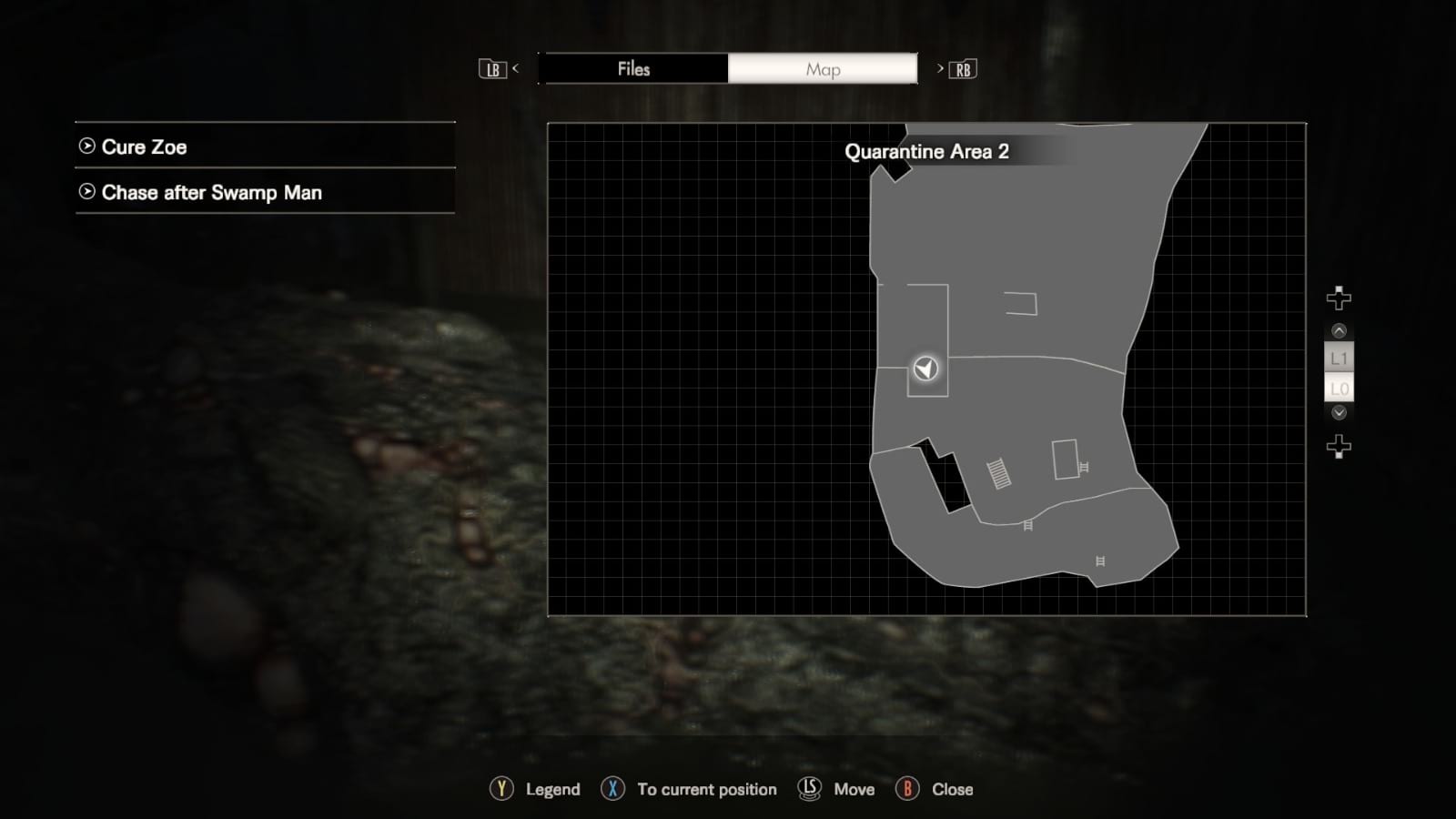The image size is (1456, 819).
Task: Open the map Legend
Action: pos(554,789)
